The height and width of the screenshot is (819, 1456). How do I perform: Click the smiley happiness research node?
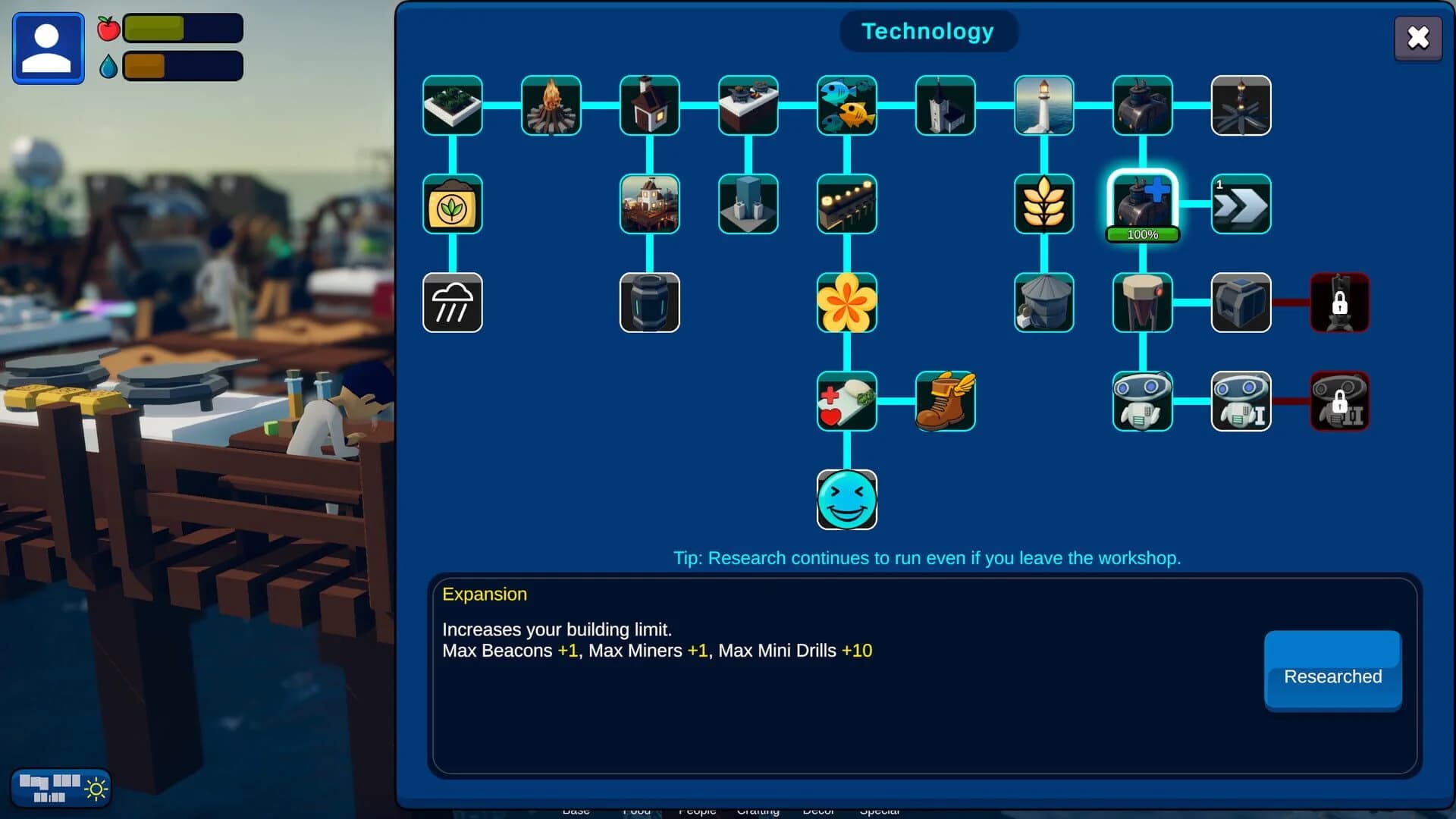click(847, 500)
